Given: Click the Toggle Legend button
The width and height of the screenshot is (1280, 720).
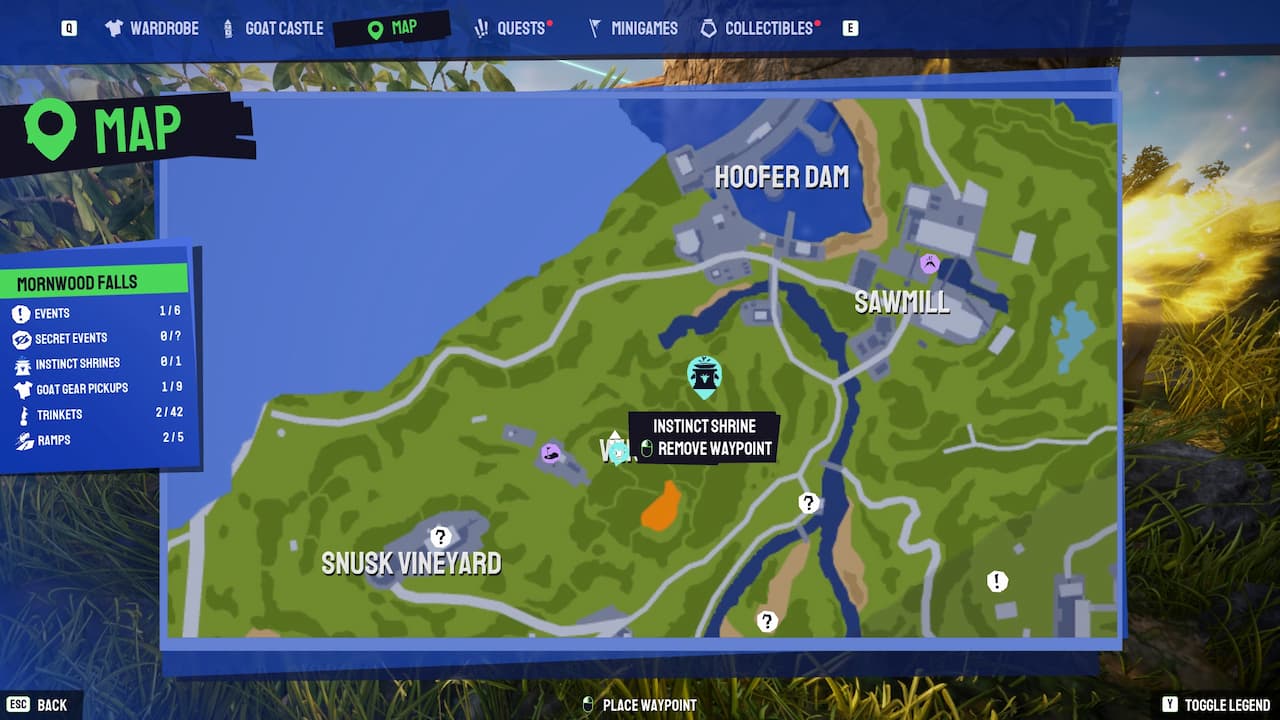Looking at the screenshot, I should click(1217, 705).
